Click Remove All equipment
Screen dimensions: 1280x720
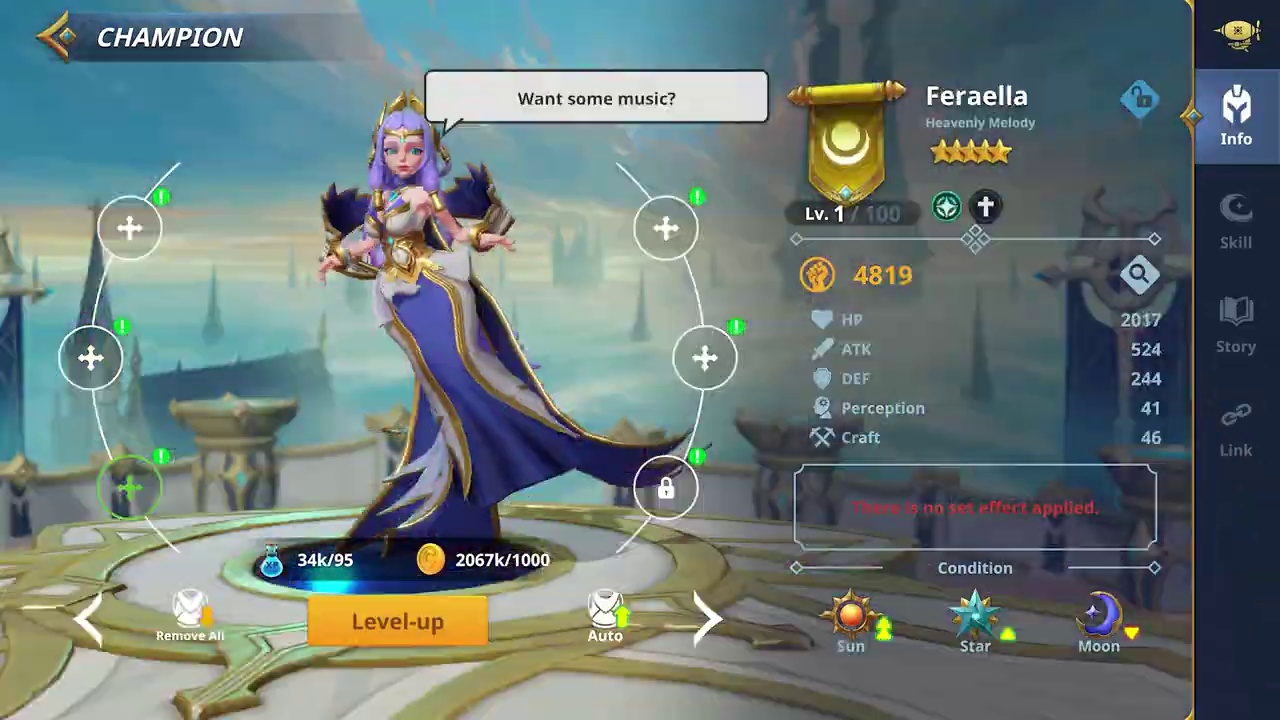point(189,615)
